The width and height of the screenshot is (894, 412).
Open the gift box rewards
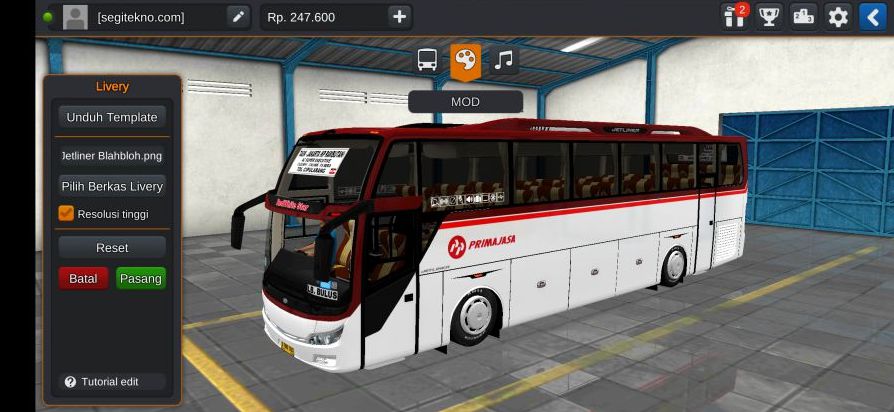(735, 17)
